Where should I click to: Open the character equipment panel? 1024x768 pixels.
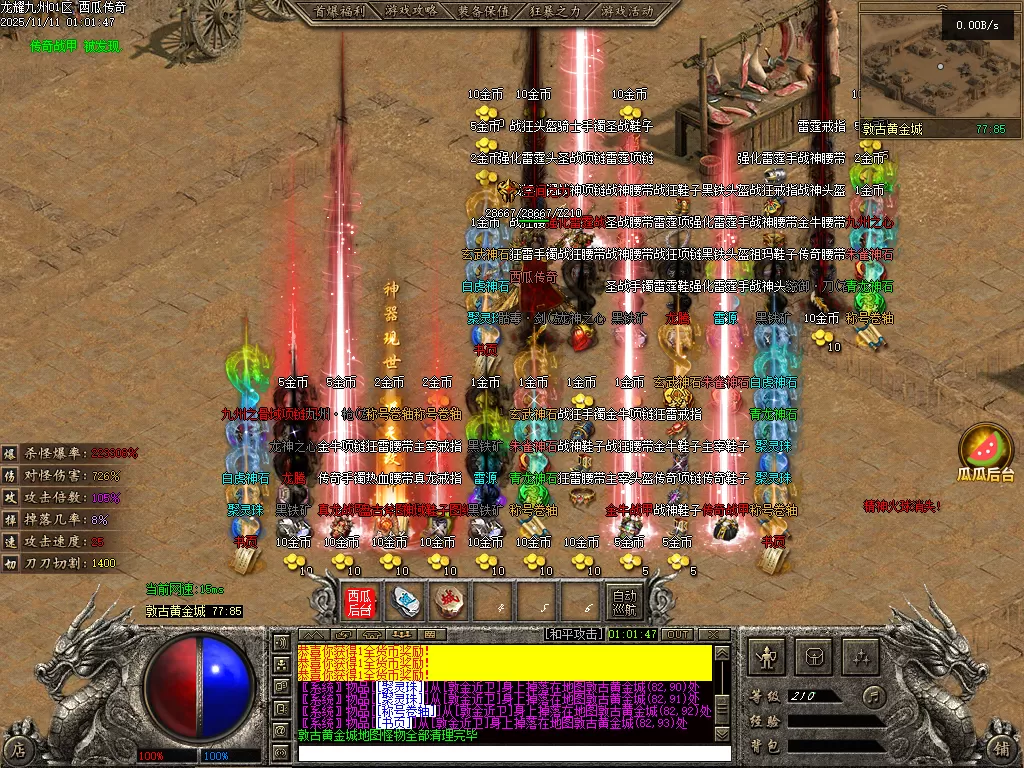tap(768, 657)
